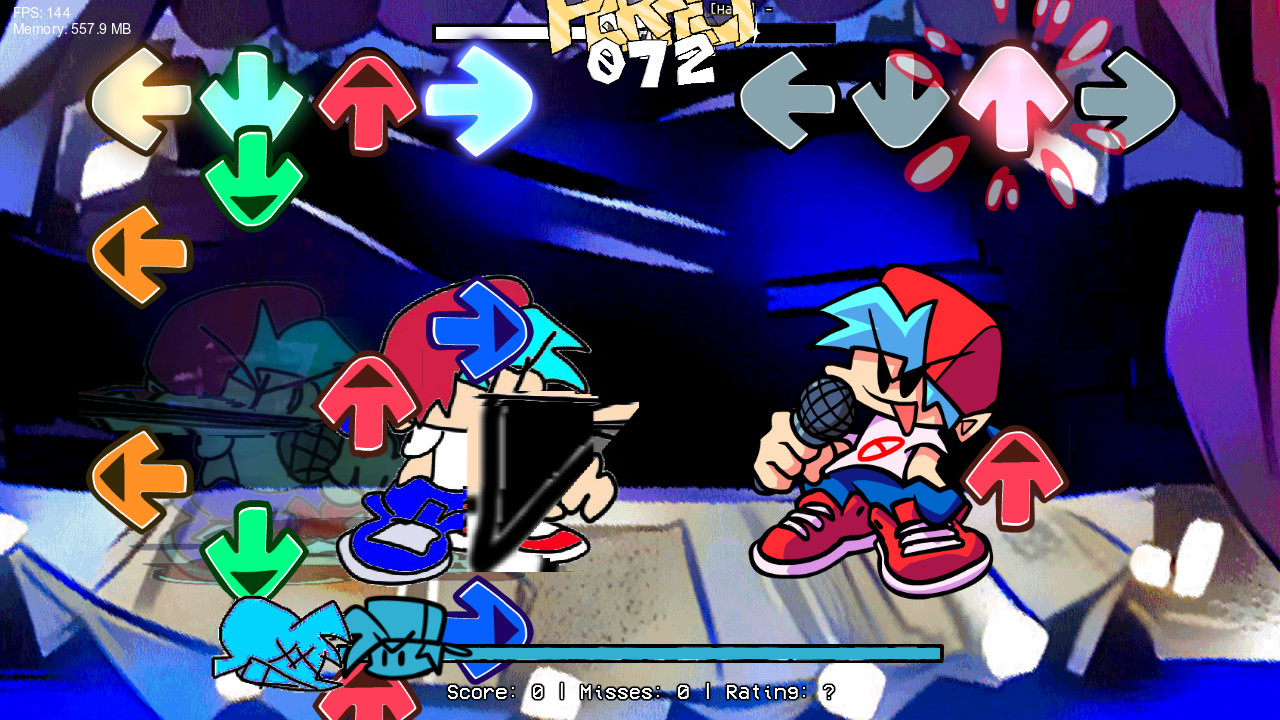This screenshot has width=1280, height=720.
Task: Select the blue Boyfriend icon on the health bar
Action: pyautogui.click(x=280, y=640)
